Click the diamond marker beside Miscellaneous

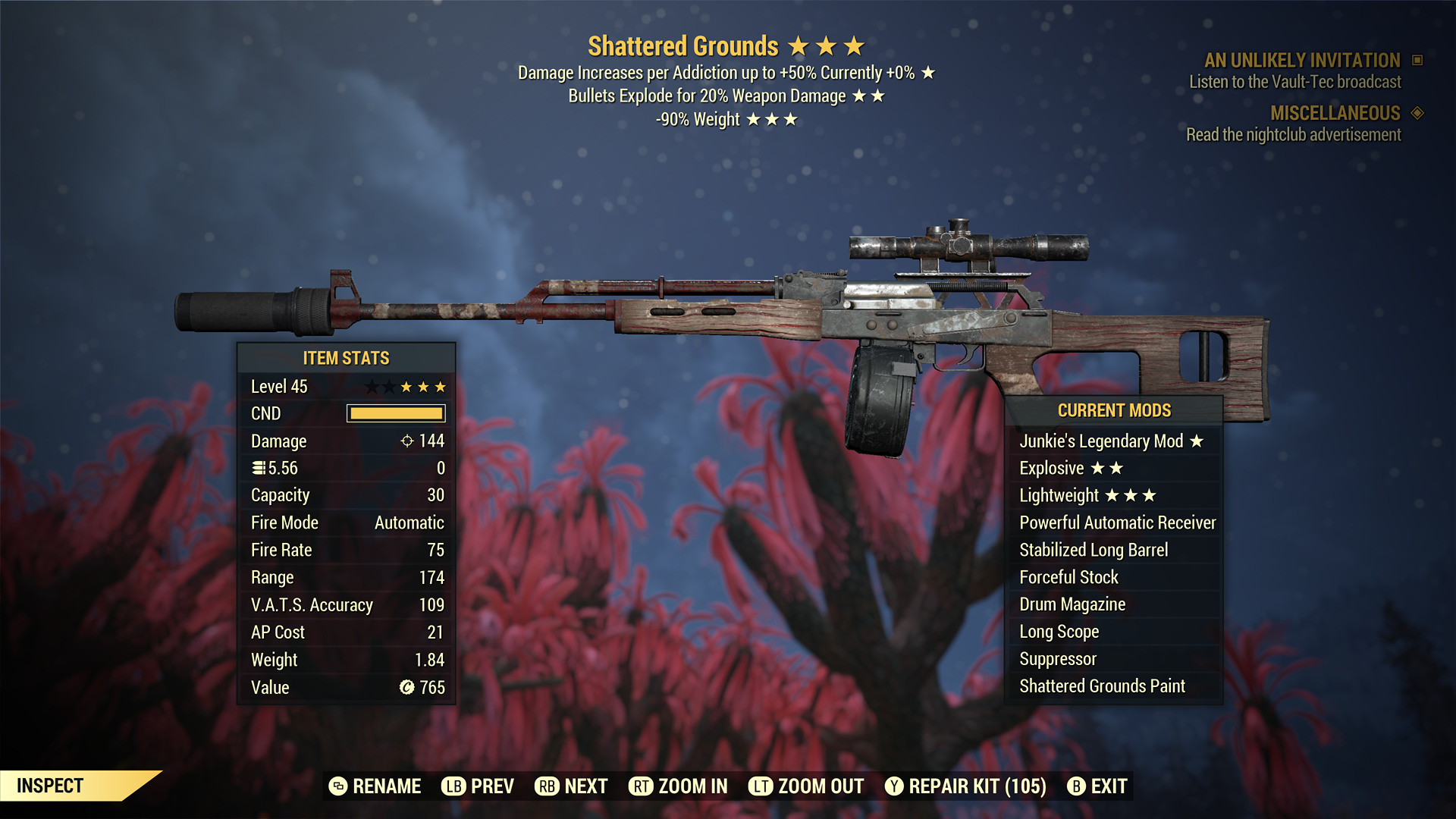pyautogui.click(x=1417, y=113)
